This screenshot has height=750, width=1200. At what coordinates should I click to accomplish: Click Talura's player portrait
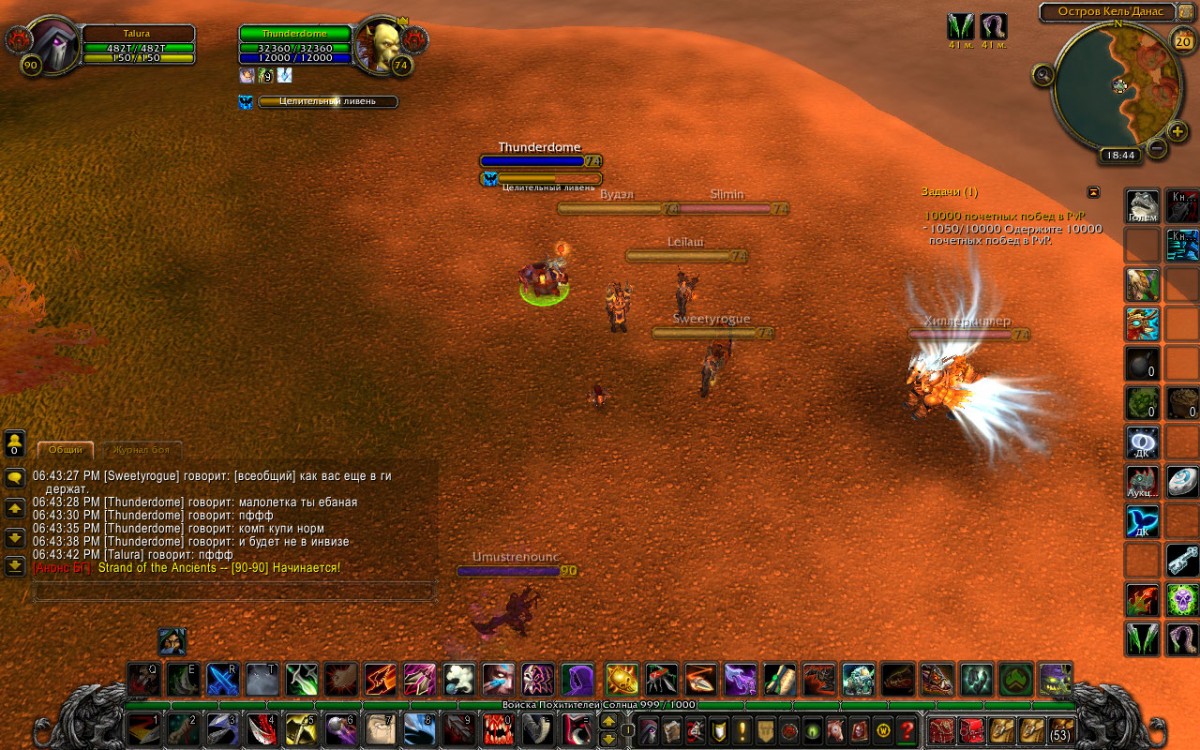[x=55, y=44]
